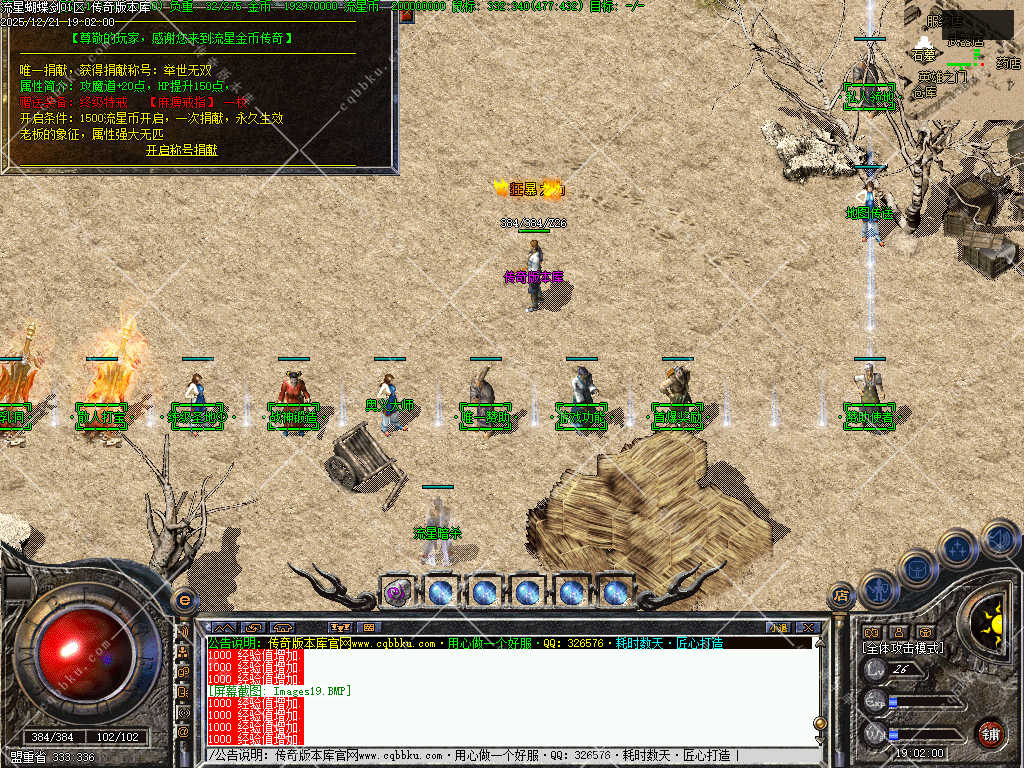
Task: Click the @ icon on chat sidebar
Action: click(184, 731)
